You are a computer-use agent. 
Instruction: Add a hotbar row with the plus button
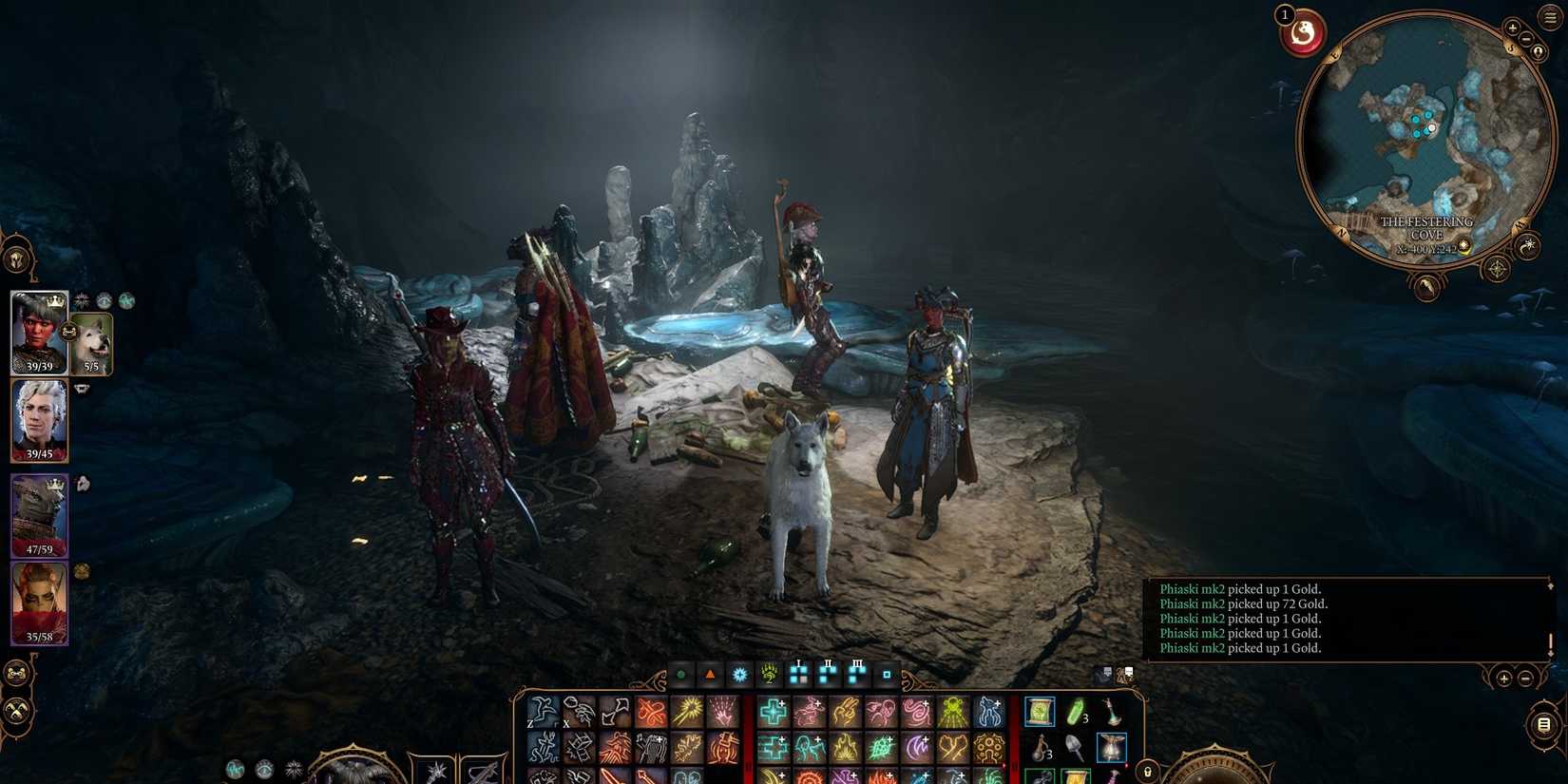[x=1503, y=679]
